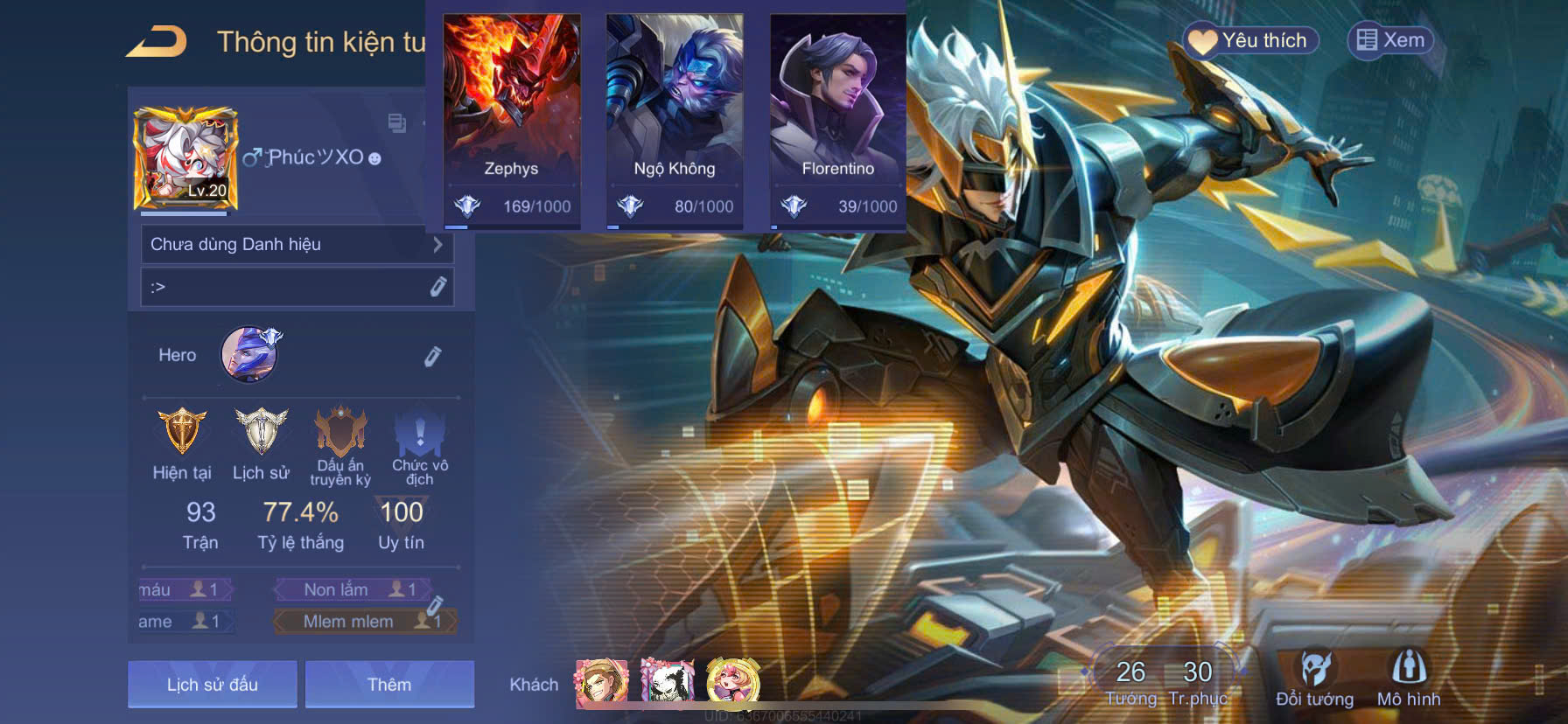This screenshot has height=724, width=1568.
Task: Edit the profile signature text
Action: point(437,287)
